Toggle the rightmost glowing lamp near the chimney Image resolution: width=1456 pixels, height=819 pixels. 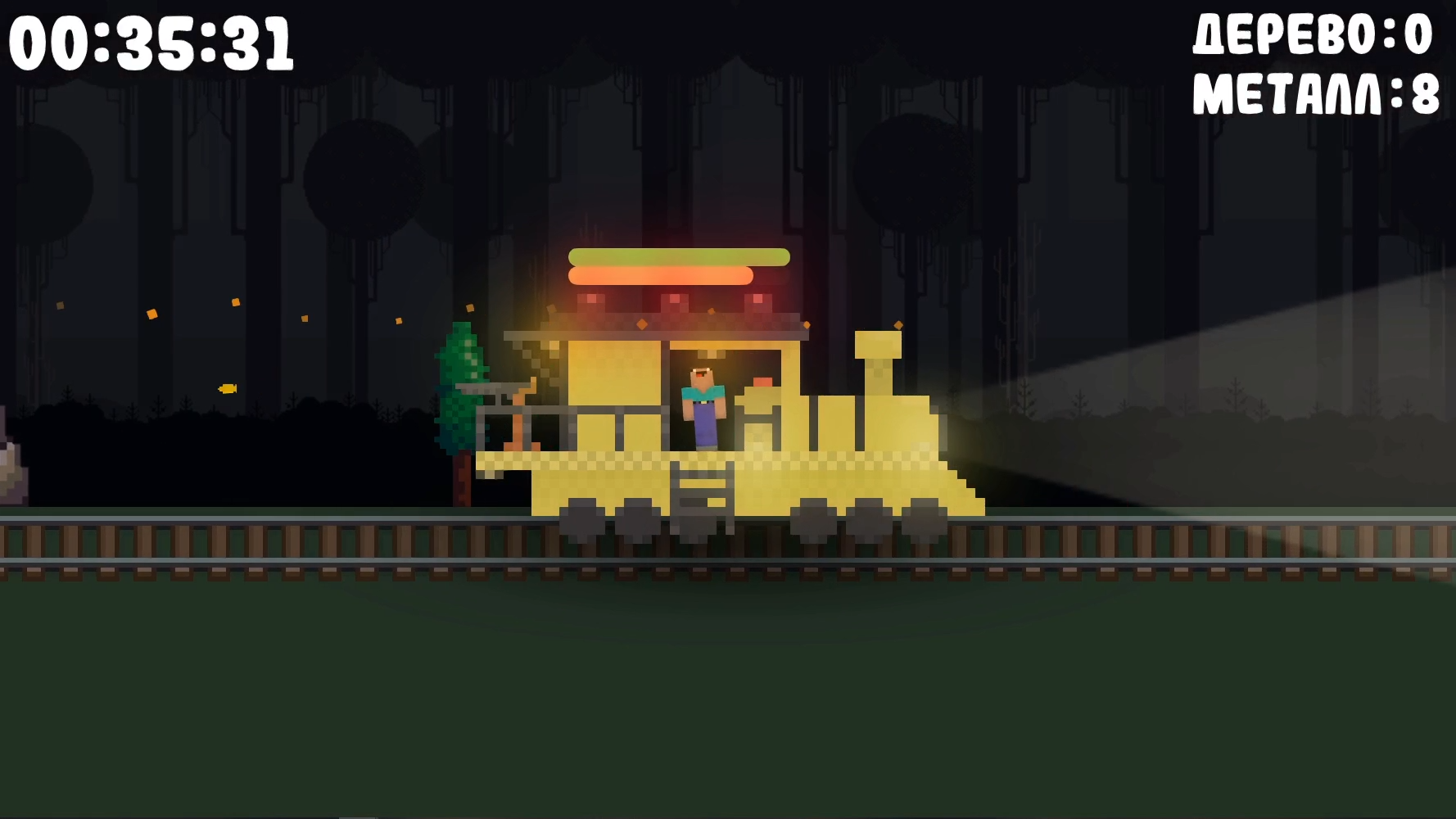tap(758, 301)
